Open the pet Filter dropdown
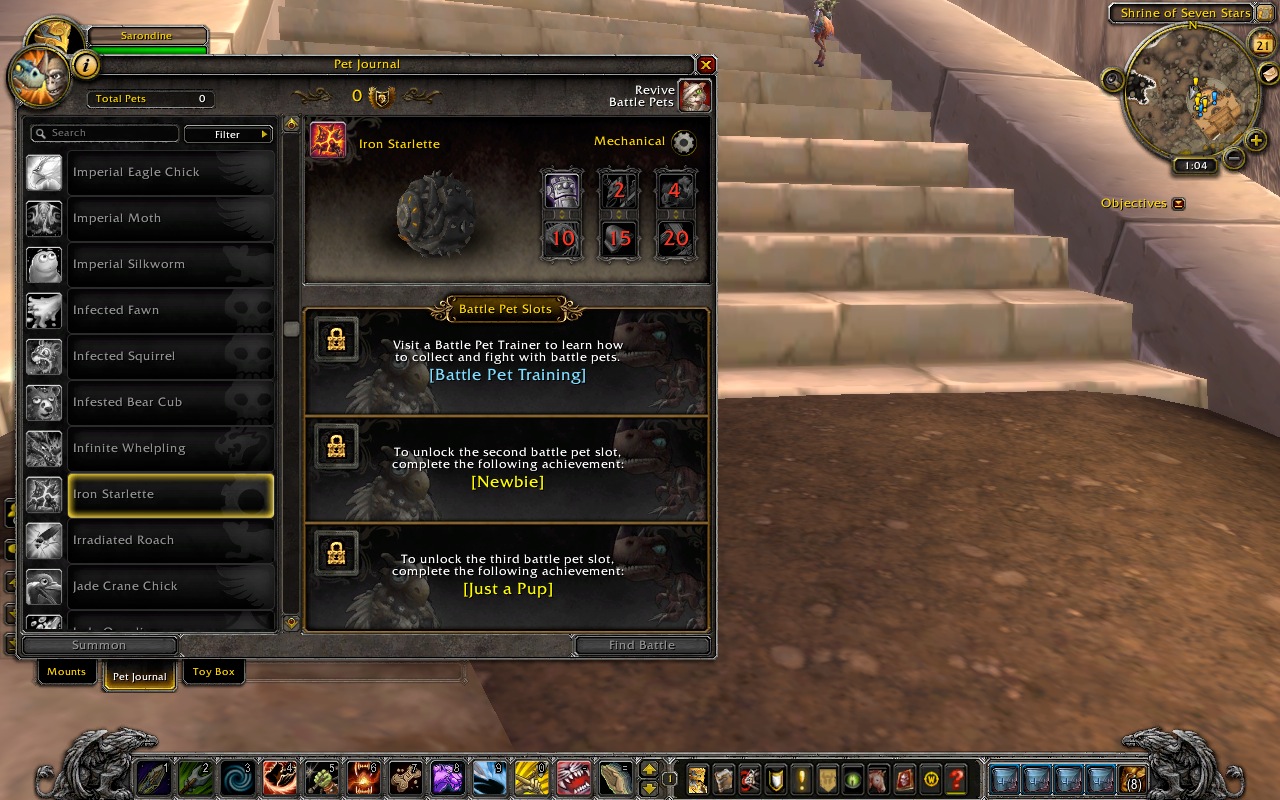 coord(229,134)
